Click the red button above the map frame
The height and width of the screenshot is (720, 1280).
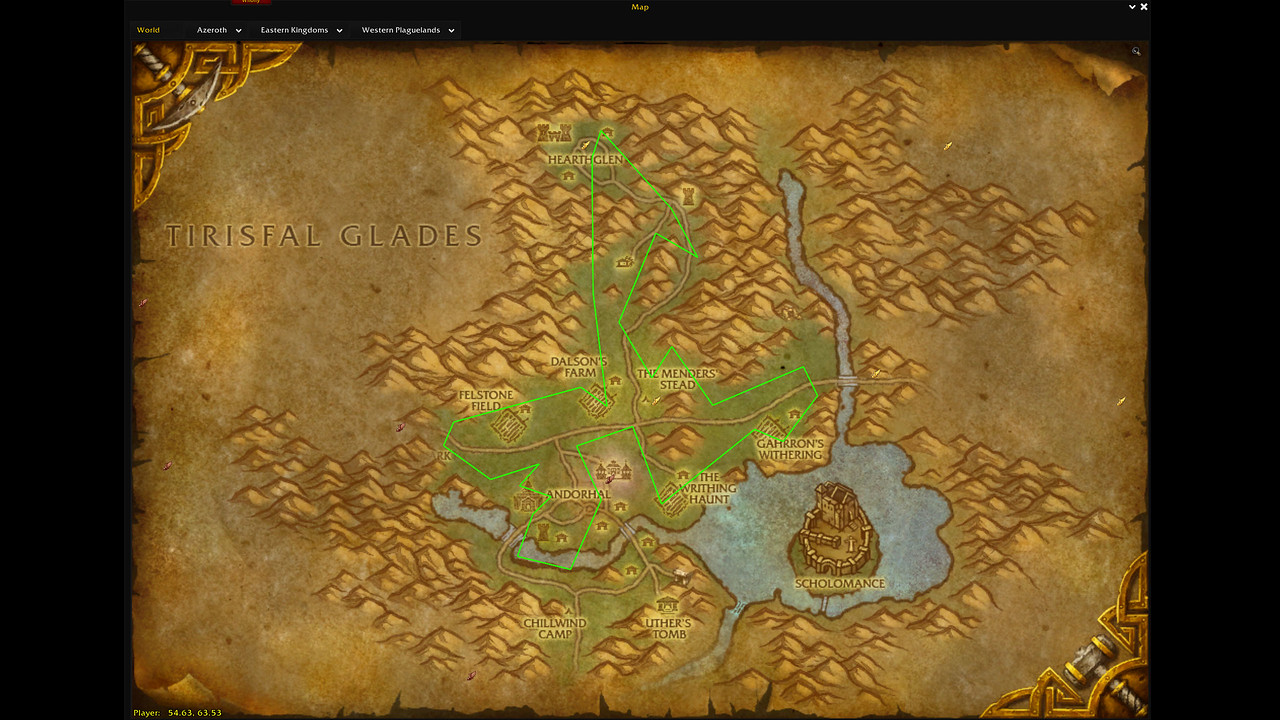coord(250,2)
